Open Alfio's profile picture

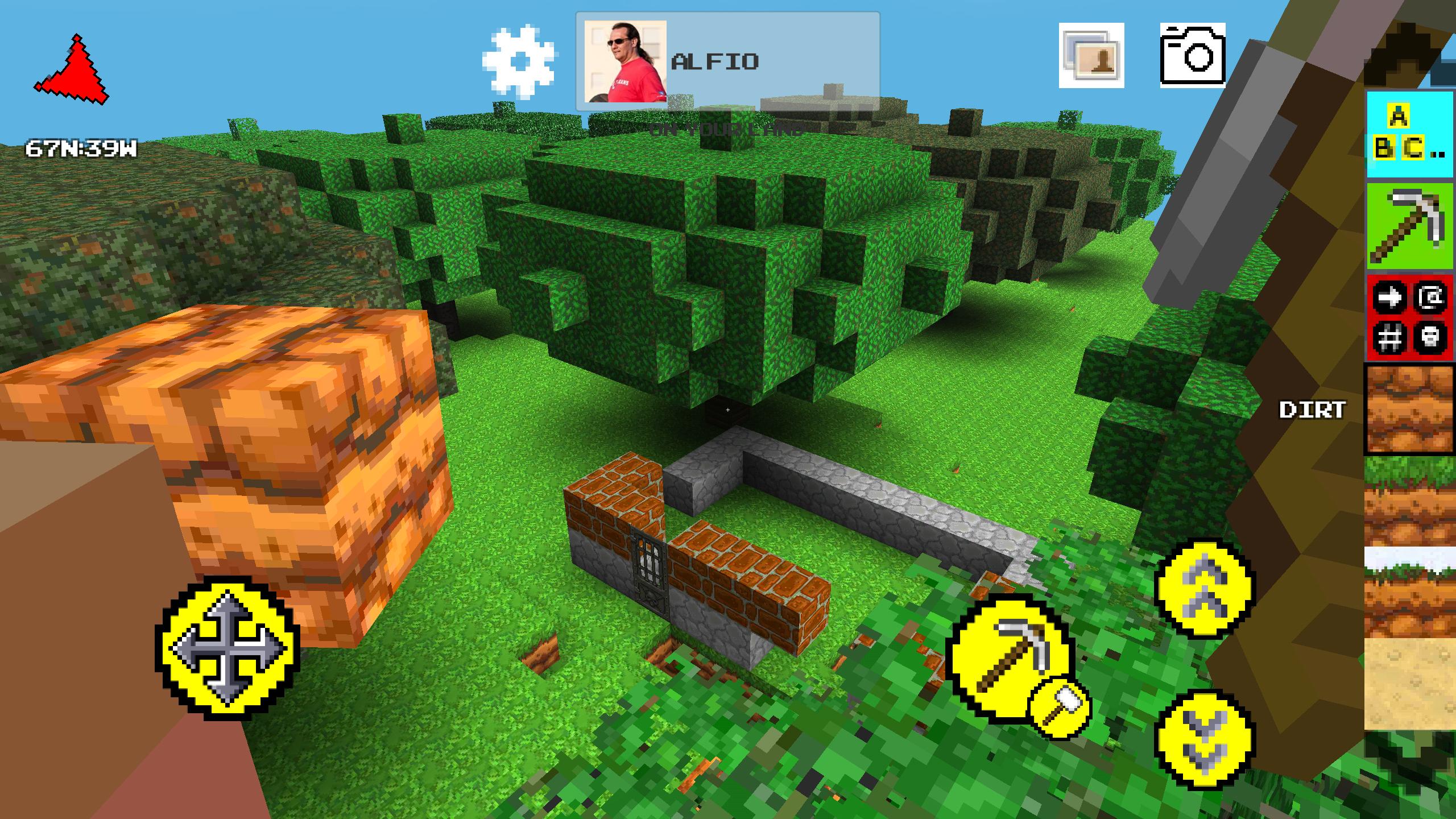[624, 63]
